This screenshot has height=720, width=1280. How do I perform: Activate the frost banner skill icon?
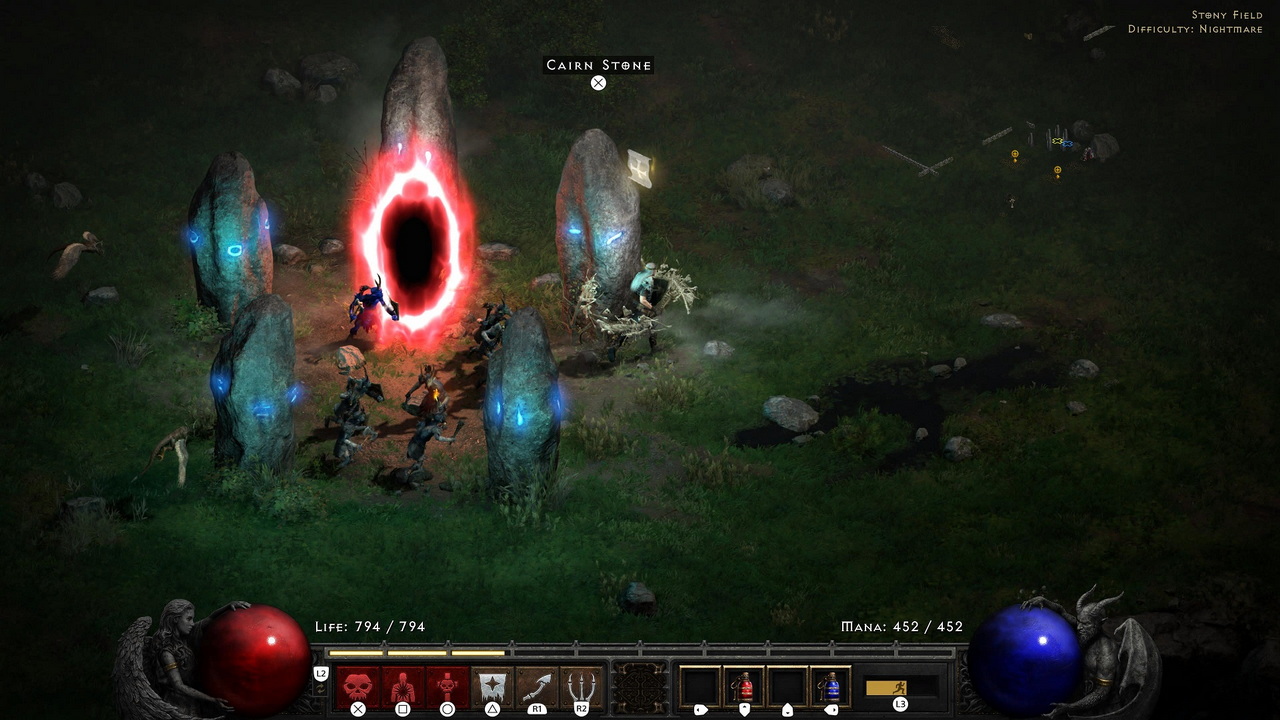(x=492, y=687)
